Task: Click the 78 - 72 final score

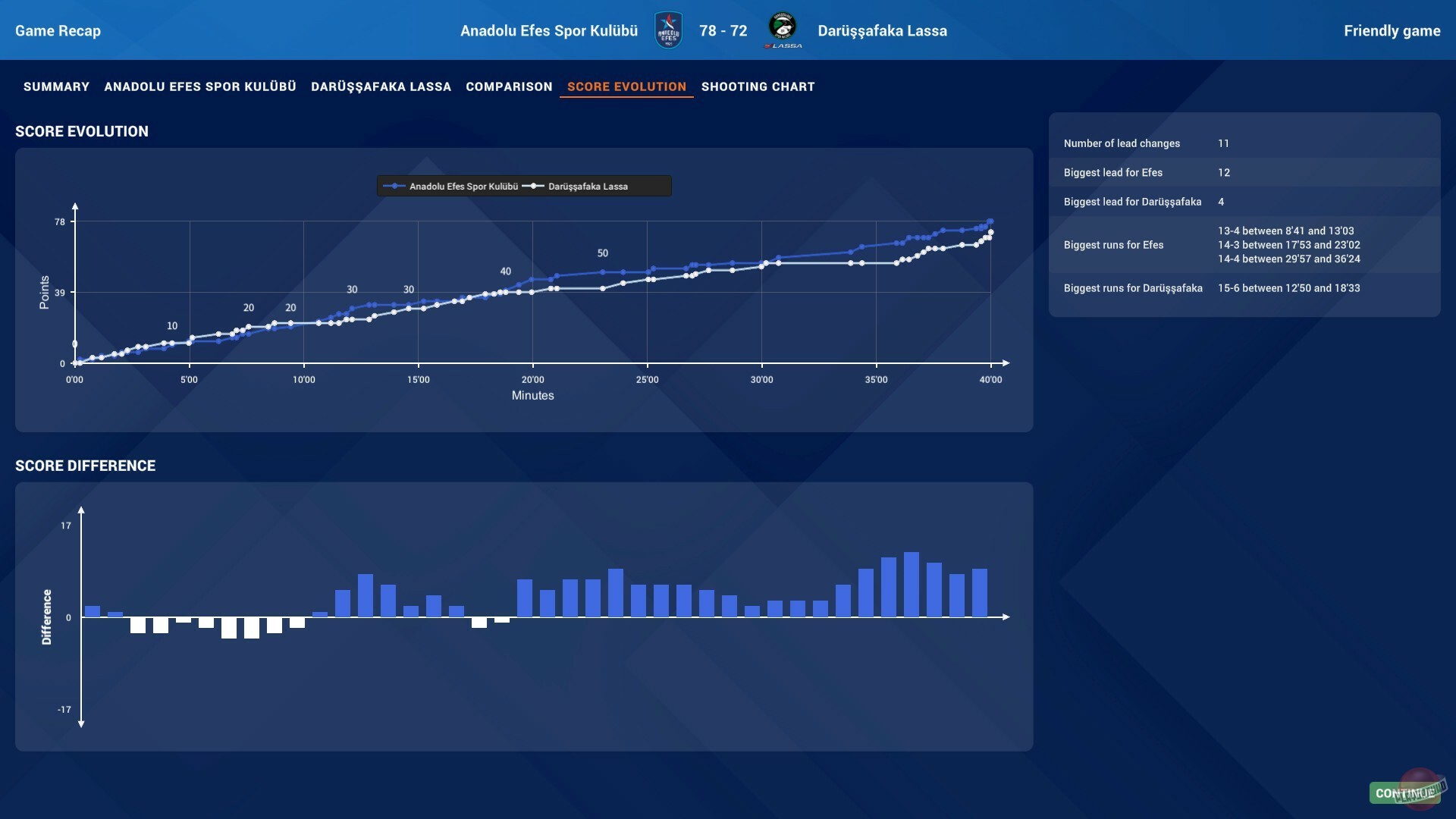Action: 723,30
